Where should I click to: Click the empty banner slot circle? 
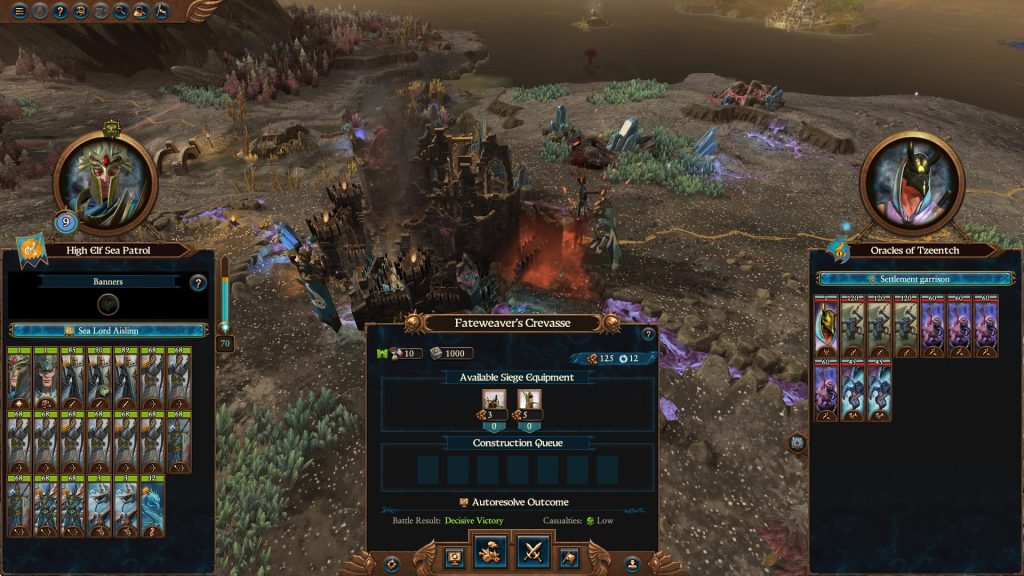pyautogui.click(x=108, y=305)
